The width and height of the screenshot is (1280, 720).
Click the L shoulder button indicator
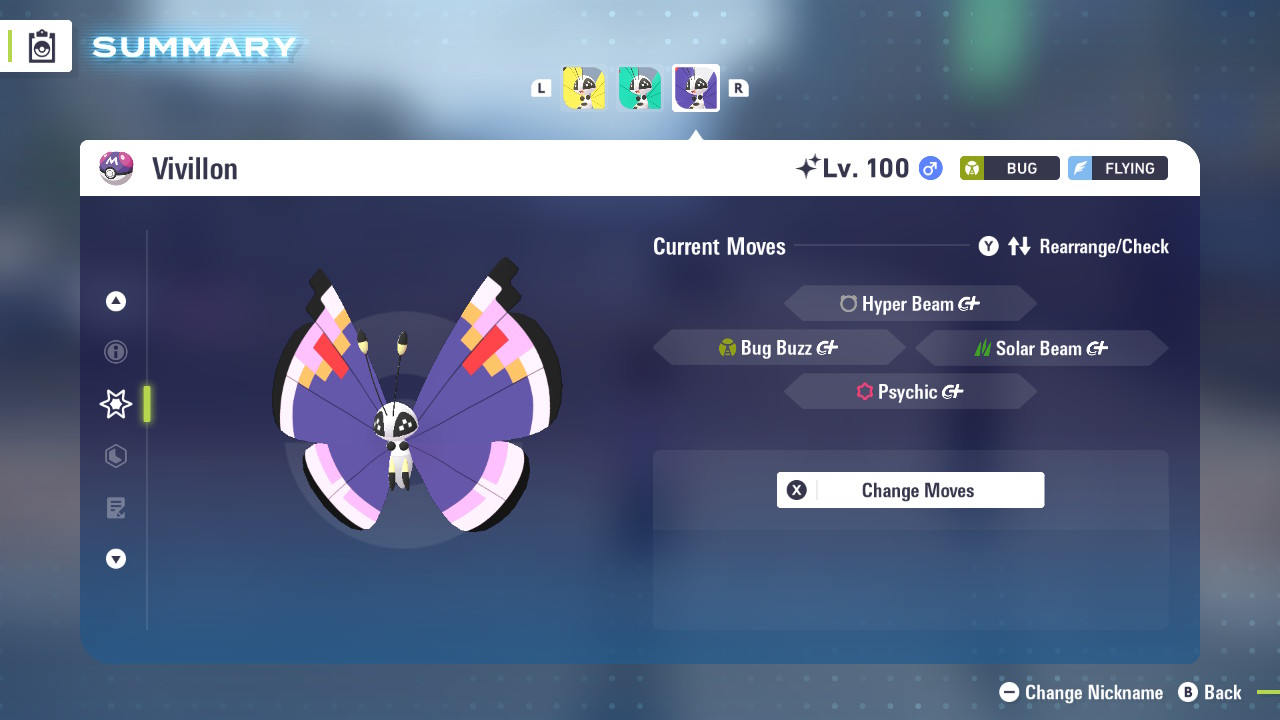pyautogui.click(x=541, y=87)
